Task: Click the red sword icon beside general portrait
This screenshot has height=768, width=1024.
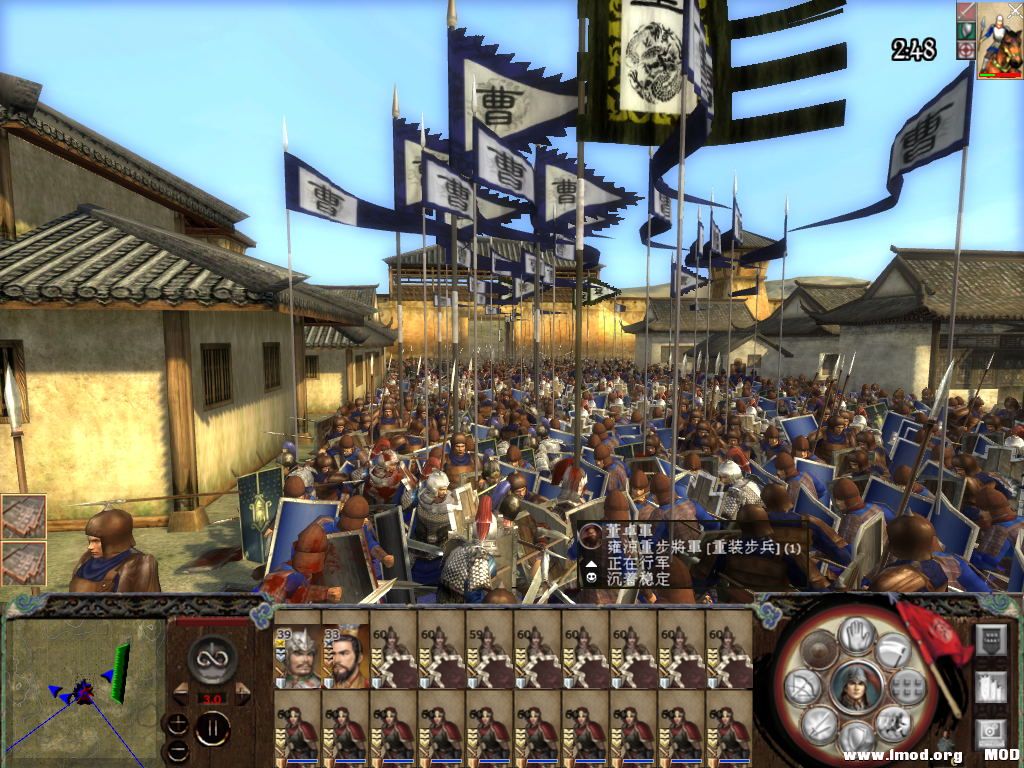Action: (x=966, y=11)
